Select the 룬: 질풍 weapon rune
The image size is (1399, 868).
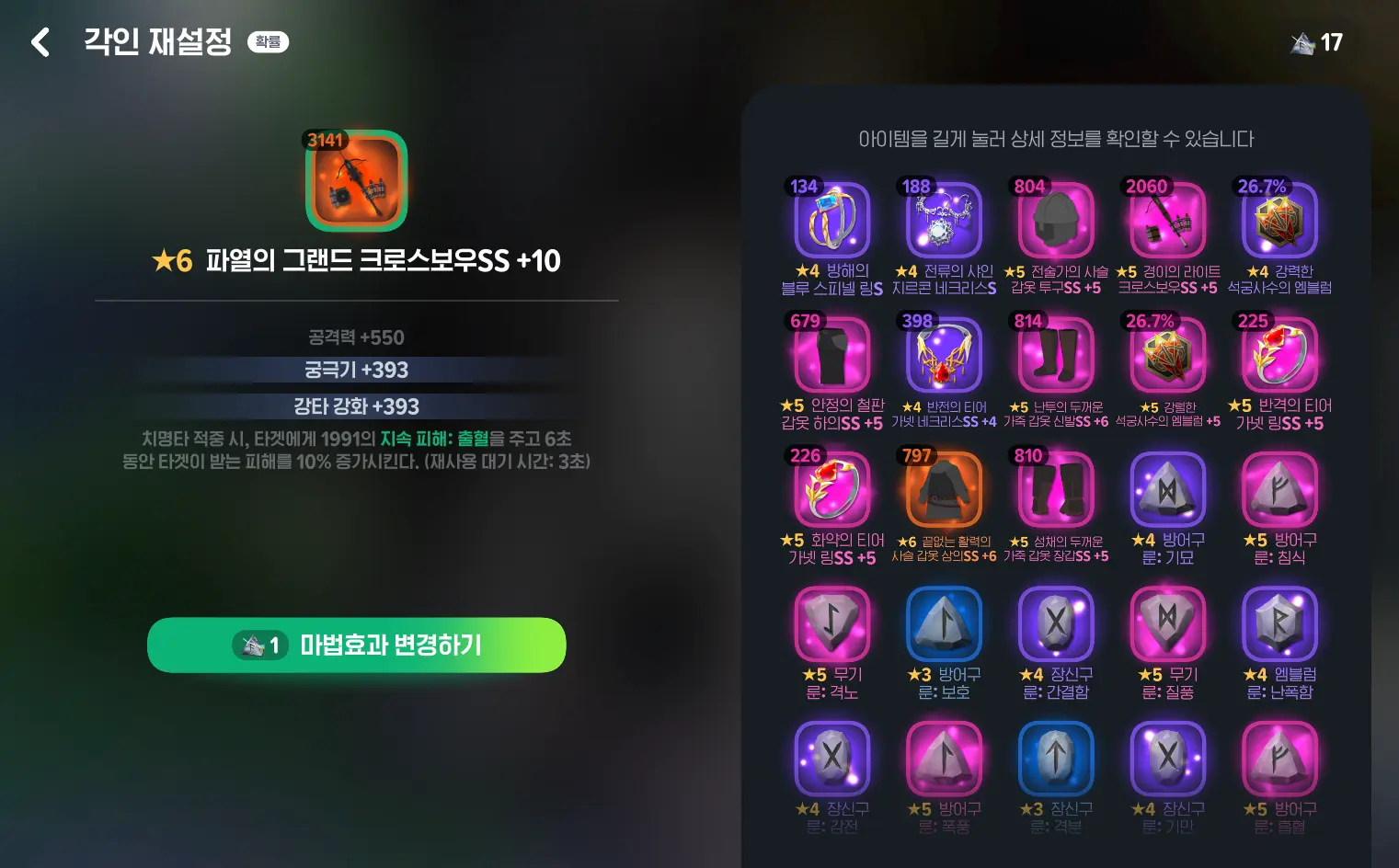tap(1167, 625)
